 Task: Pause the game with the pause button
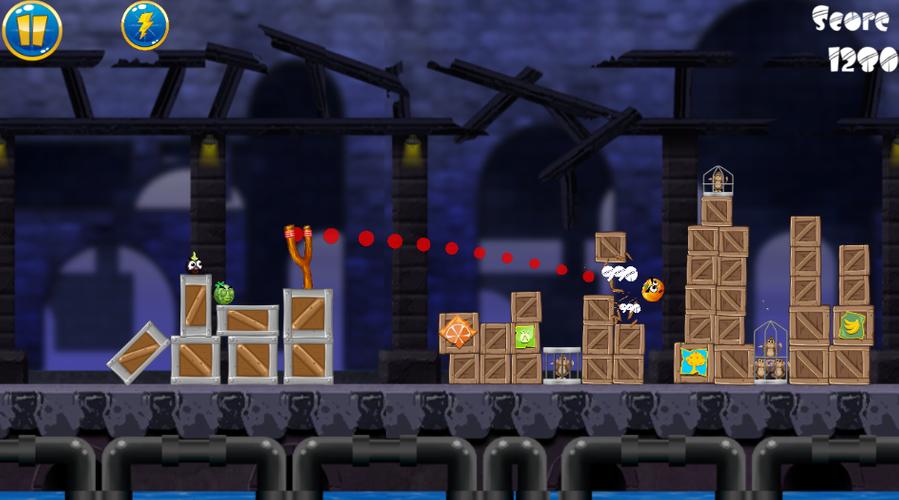tap(32, 28)
